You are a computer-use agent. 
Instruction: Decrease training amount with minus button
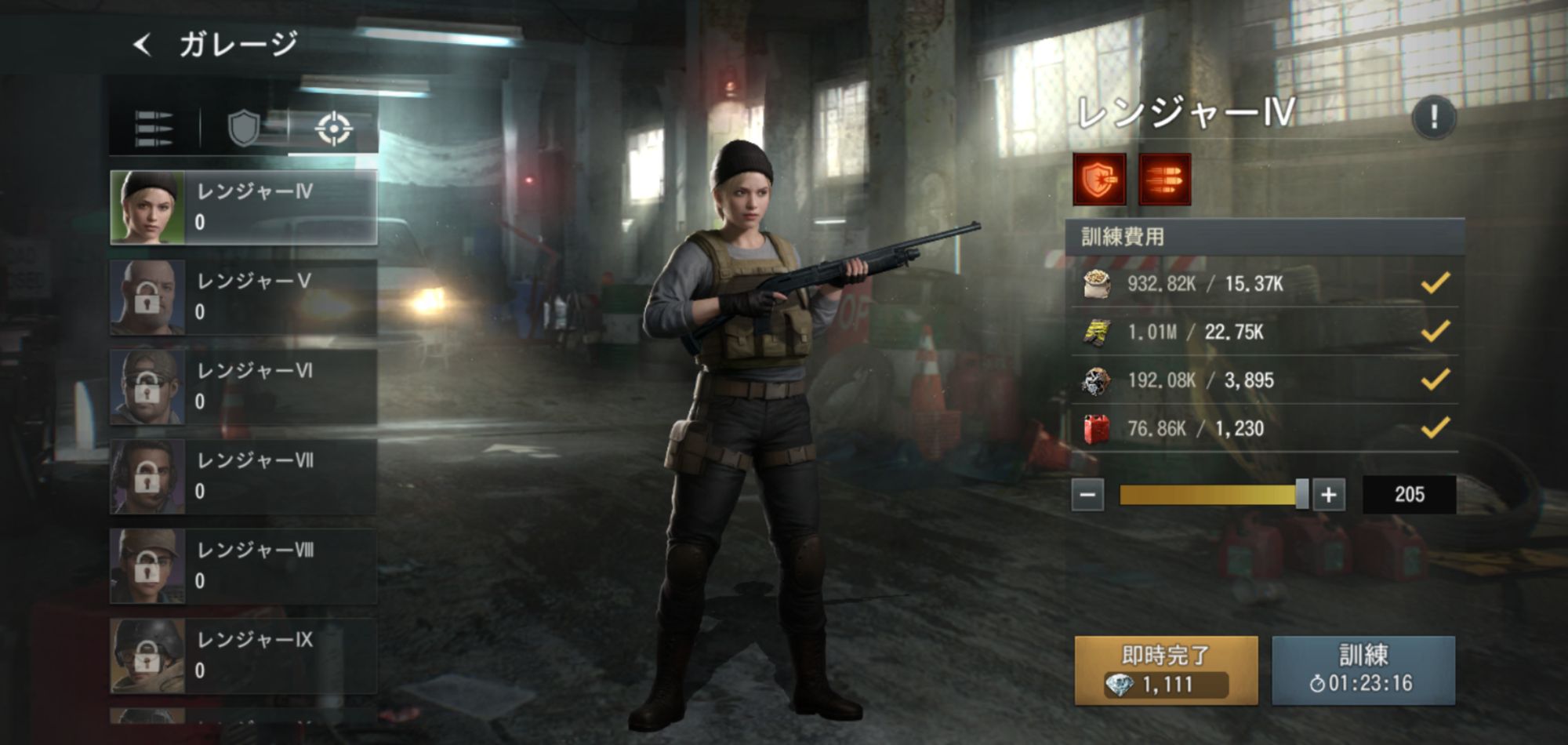pyautogui.click(x=1088, y=495)
